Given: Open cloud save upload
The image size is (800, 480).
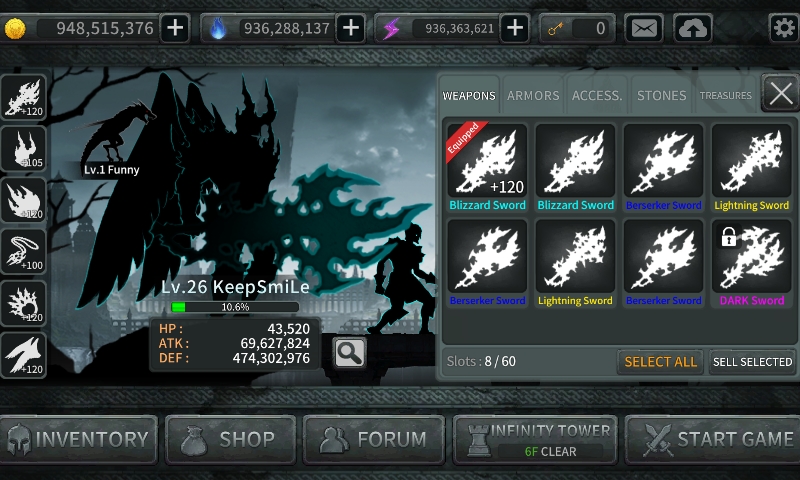Looking at the screenshot, I should pos(693,28).
